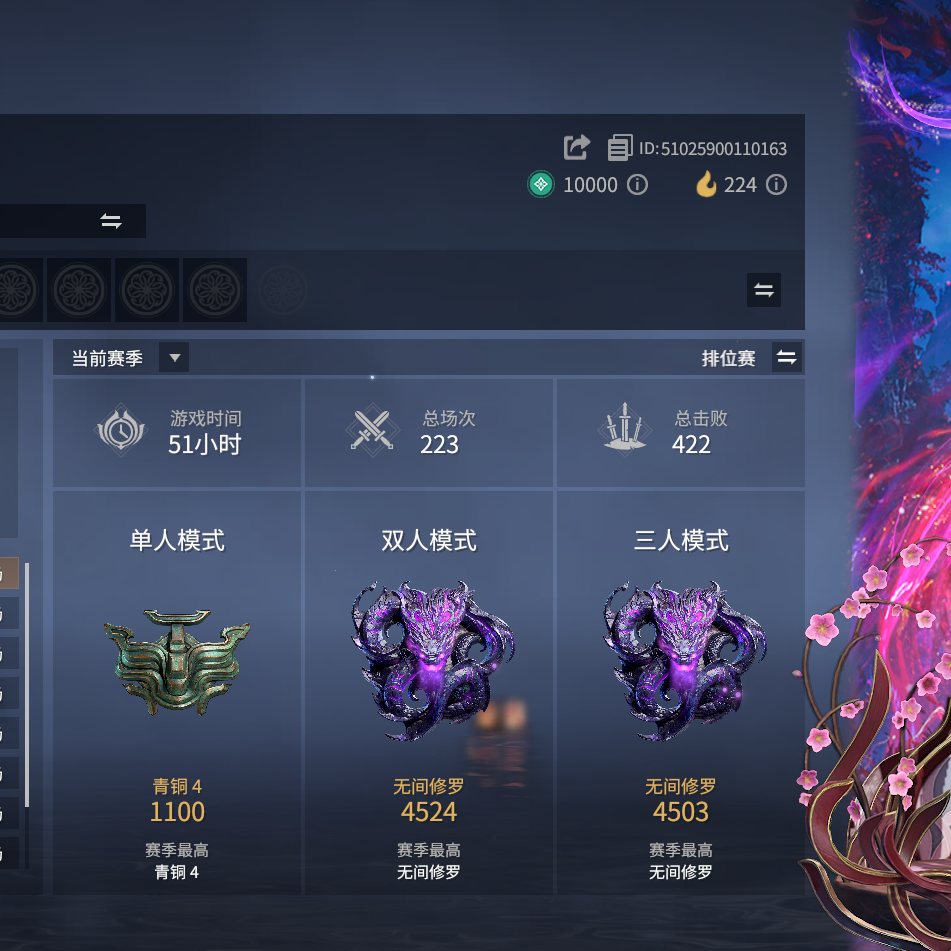This screenshot has height=951, width=951.
Task: Show info for the 224 flame popularity
Action: coord(776,185)
